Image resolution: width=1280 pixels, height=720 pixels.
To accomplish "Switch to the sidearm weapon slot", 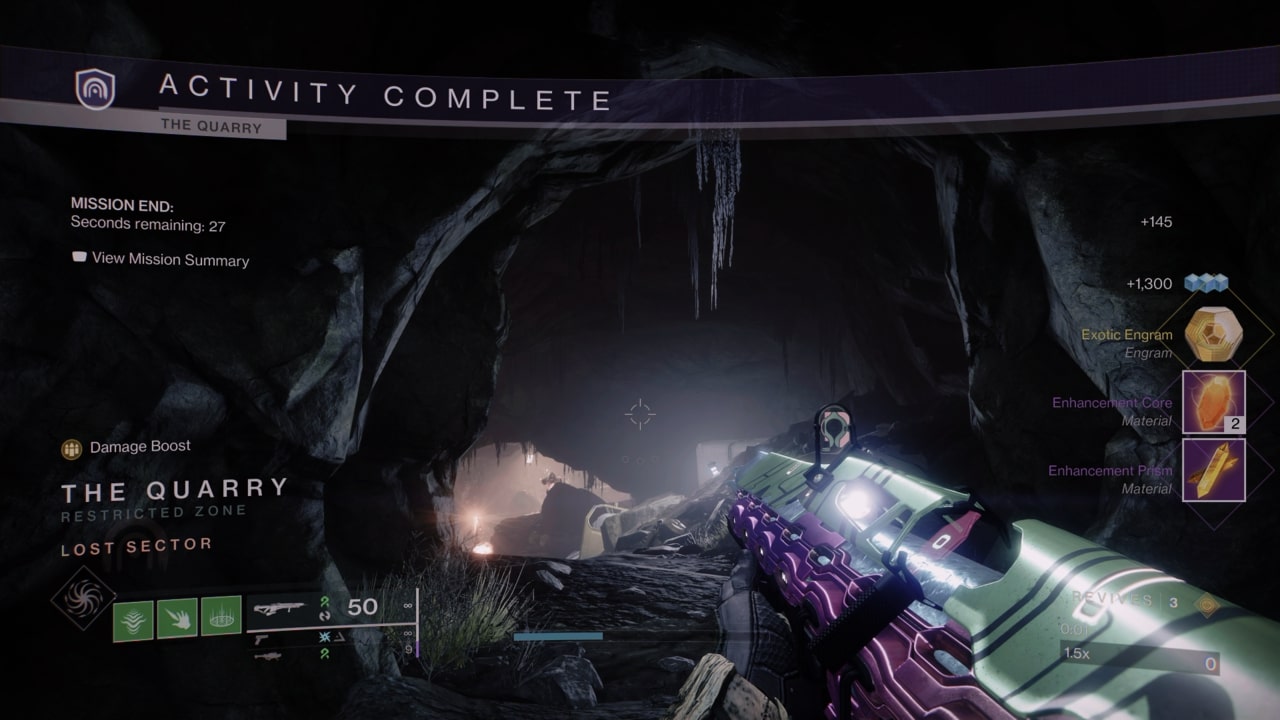I will tap(264, 637).
